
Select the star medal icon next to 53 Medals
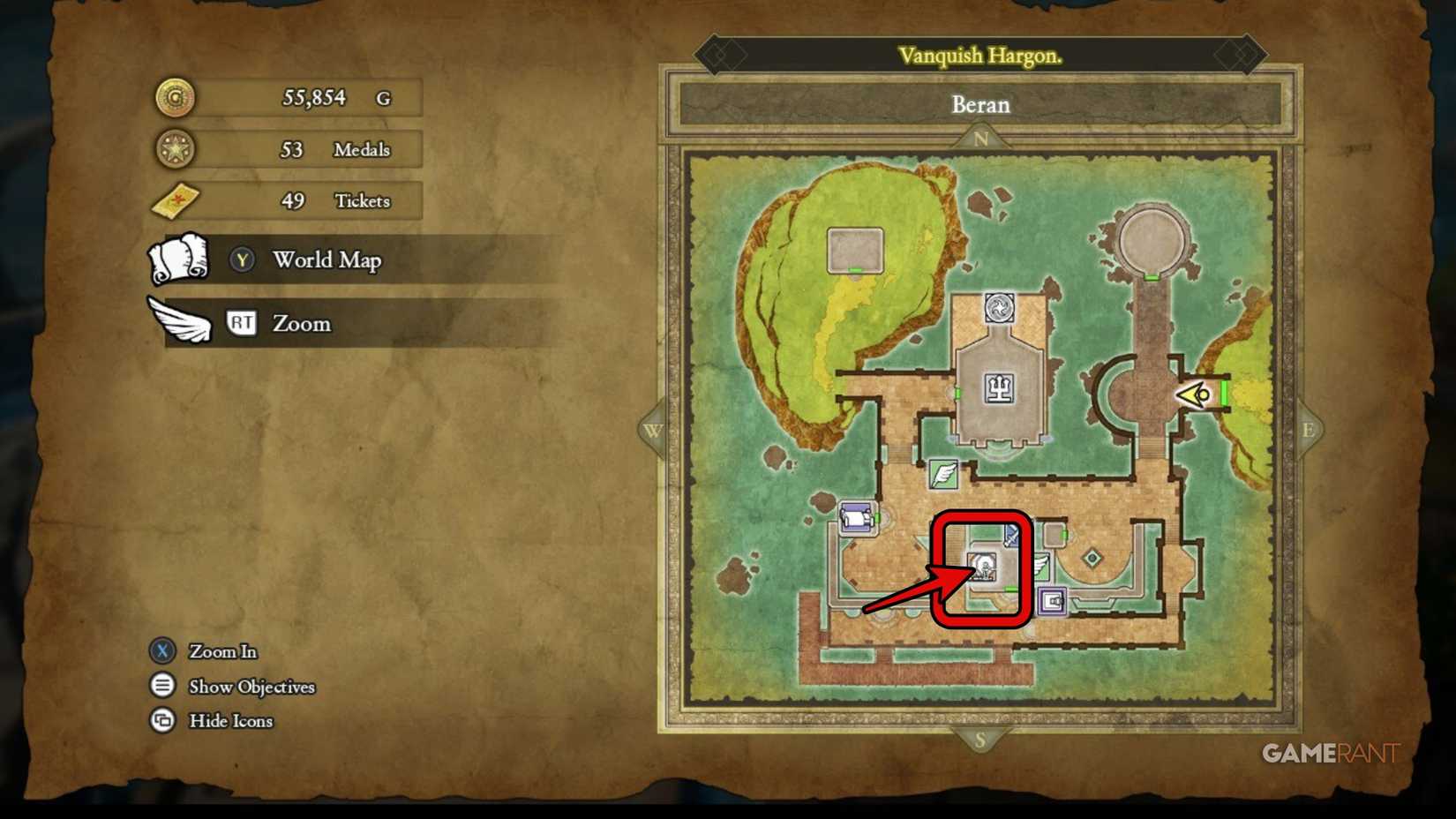pyautogui.click(x=175, y=149)
